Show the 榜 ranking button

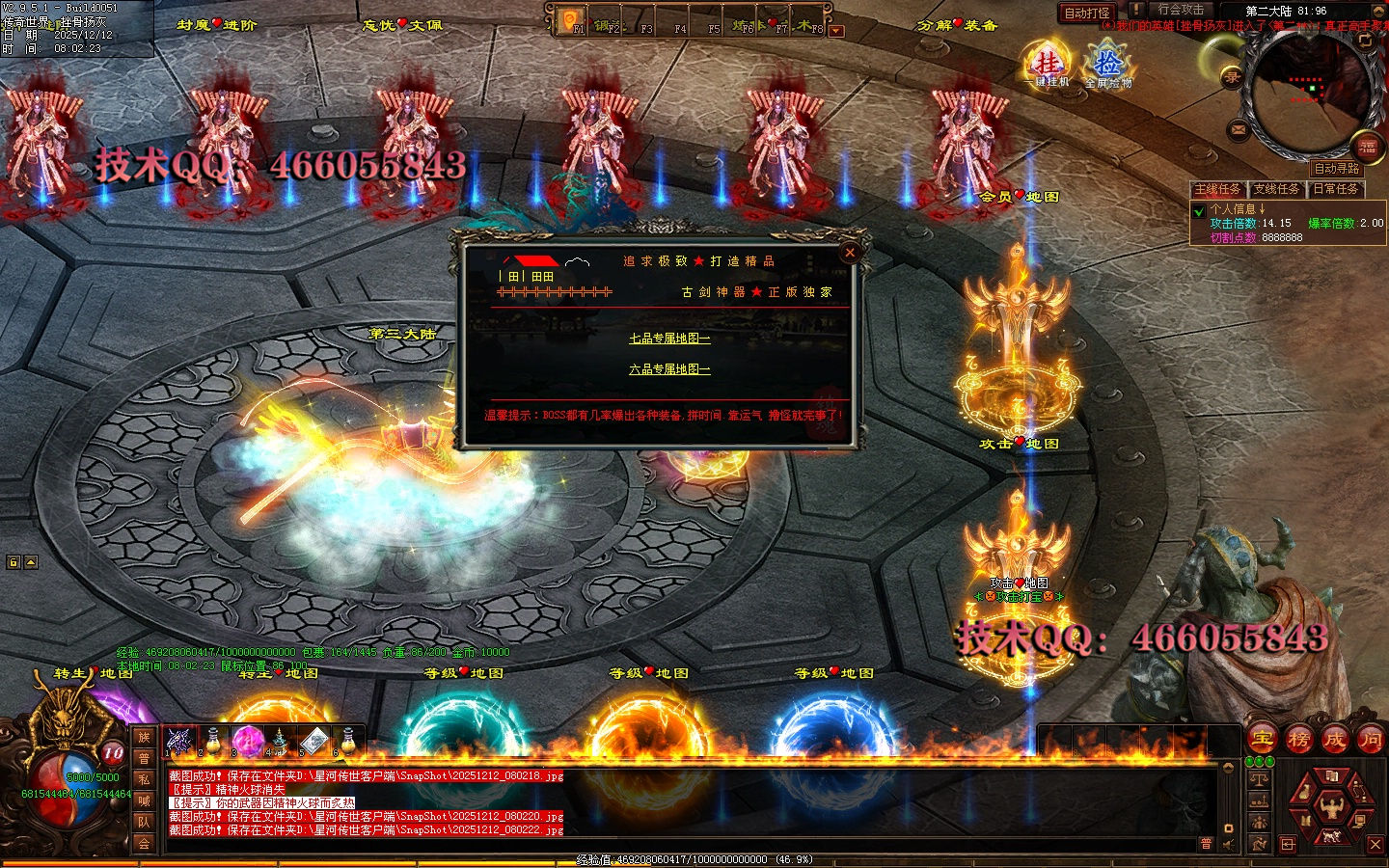tap(1298, 740)
